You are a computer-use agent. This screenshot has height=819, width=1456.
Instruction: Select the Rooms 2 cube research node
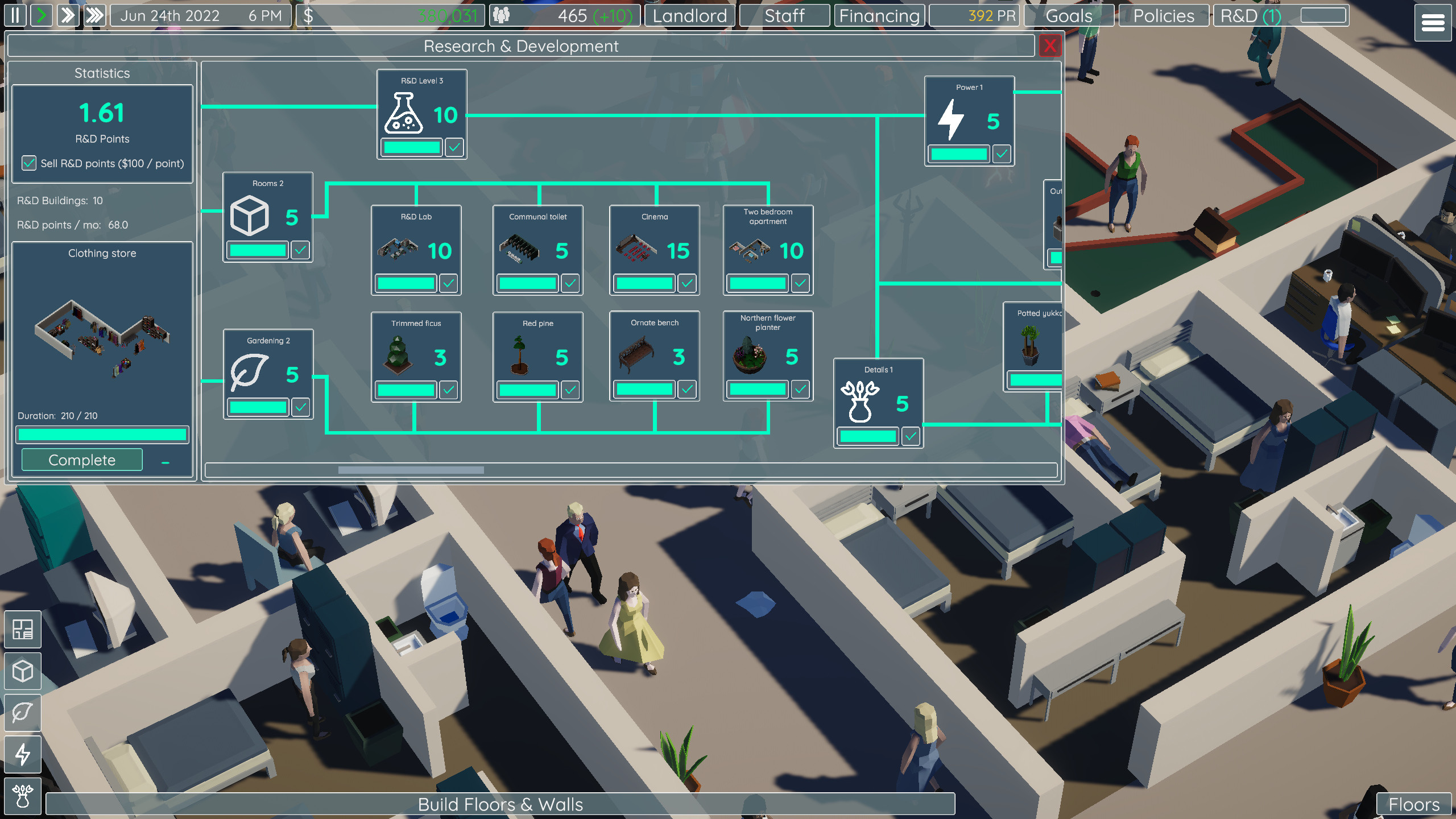[267, 216]
